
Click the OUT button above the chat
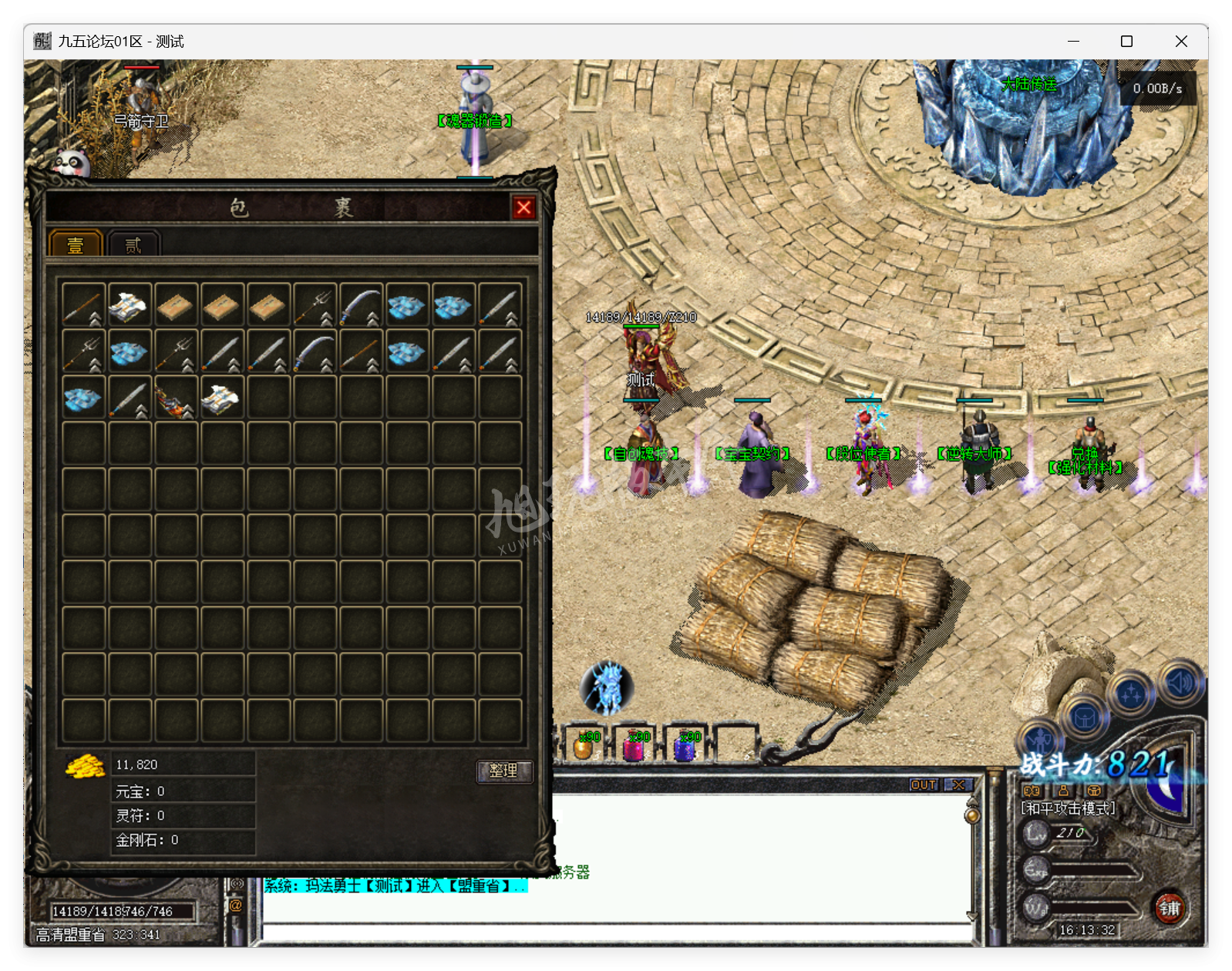(924, 785)
